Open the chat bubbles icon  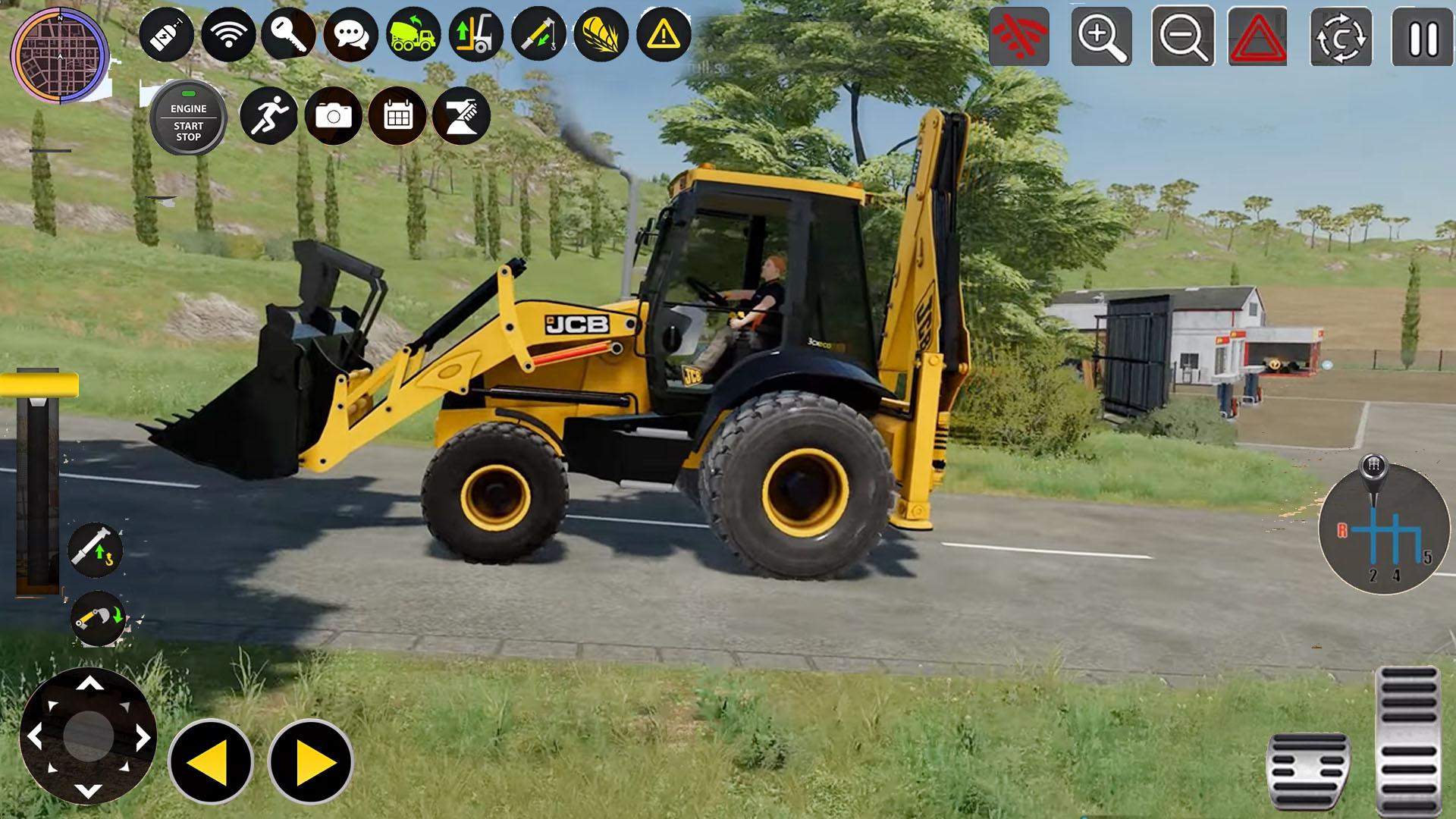[350, 34]
